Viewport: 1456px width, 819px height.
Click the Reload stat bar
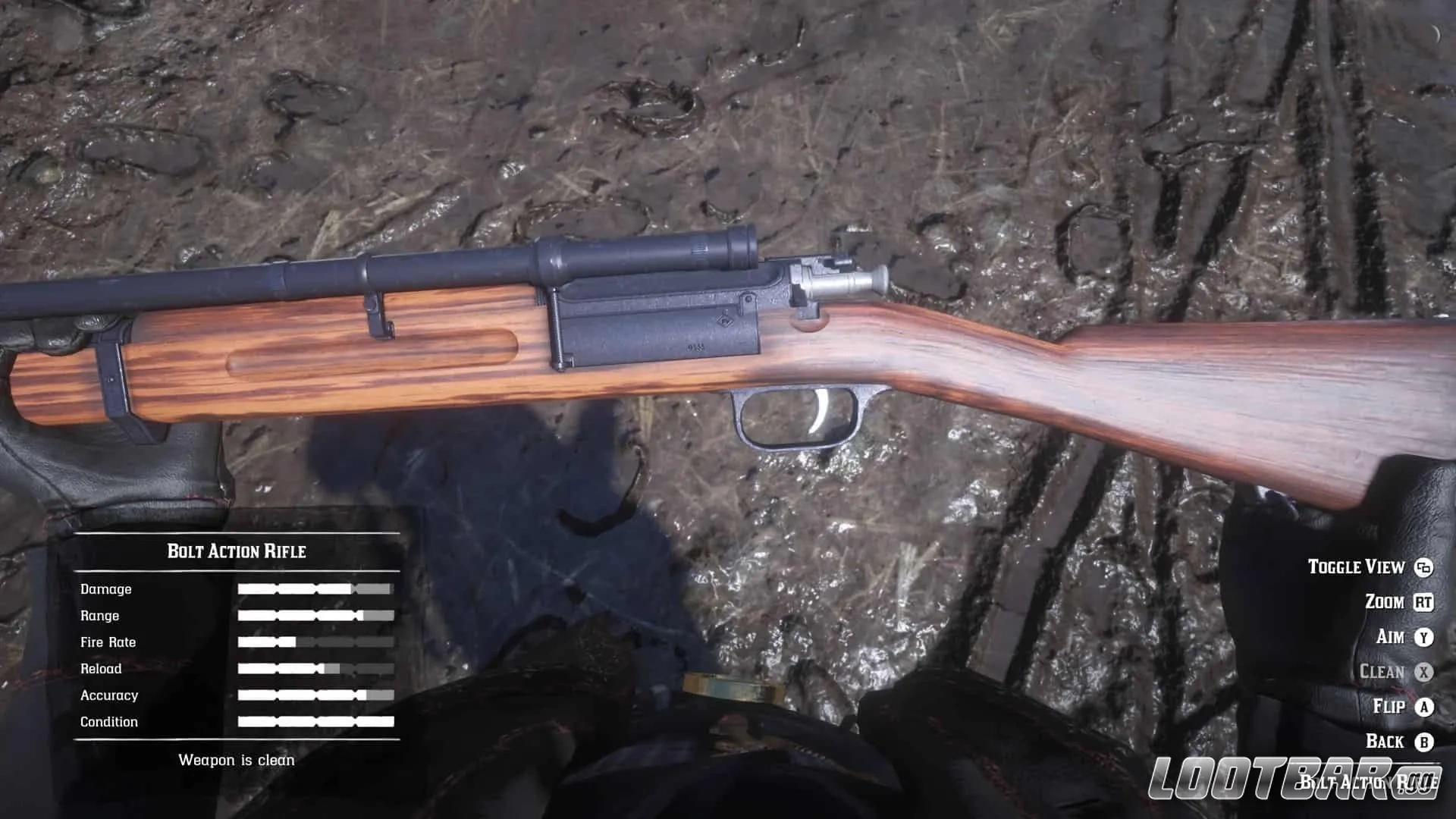[315, 668]
